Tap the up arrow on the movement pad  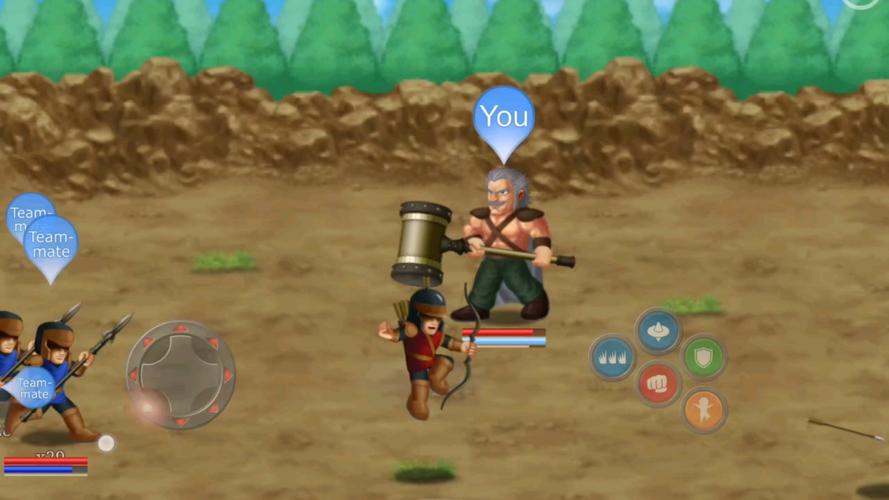tap(181, 329)
